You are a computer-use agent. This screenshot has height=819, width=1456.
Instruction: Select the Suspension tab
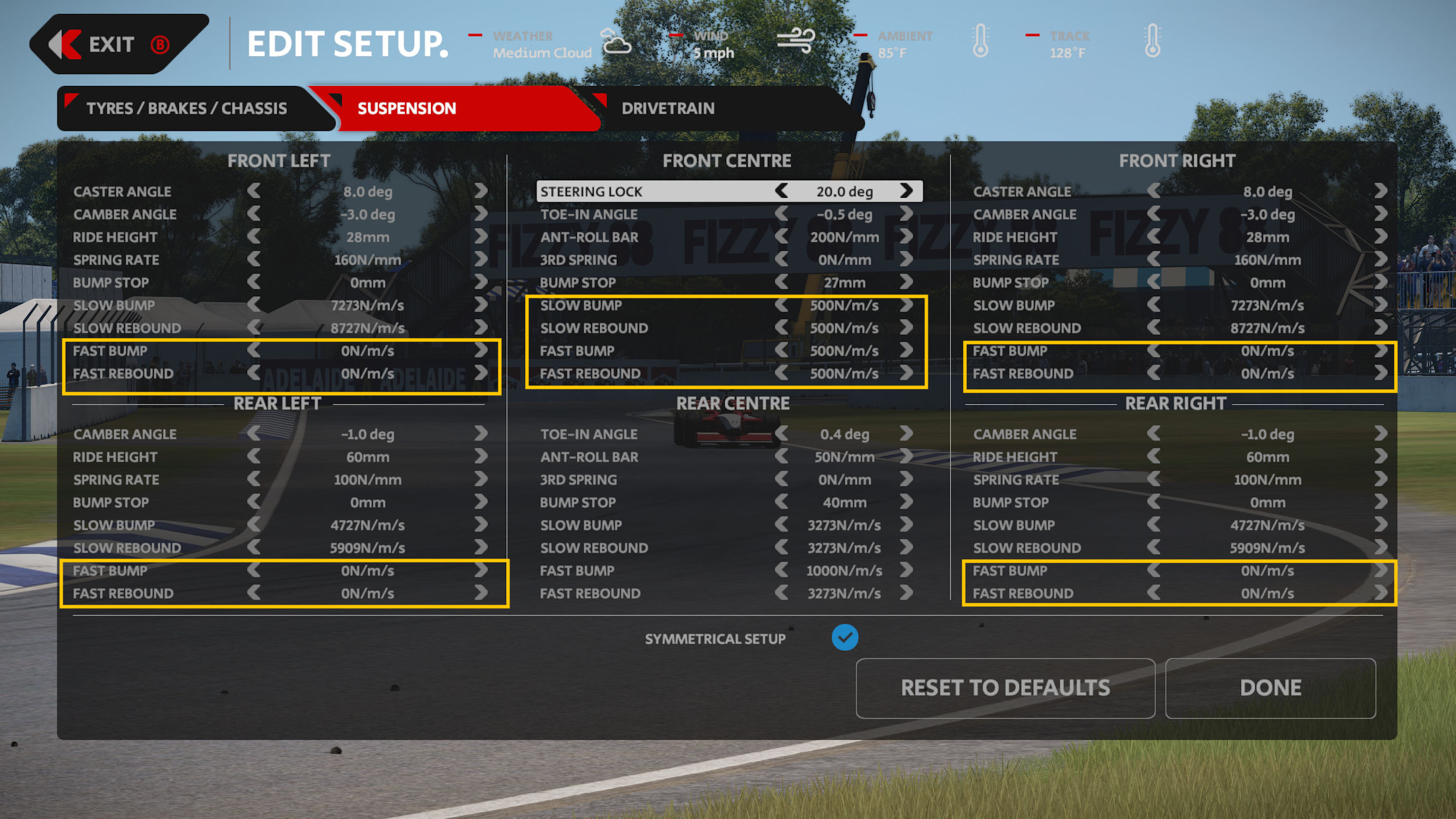tap(406, 109)
